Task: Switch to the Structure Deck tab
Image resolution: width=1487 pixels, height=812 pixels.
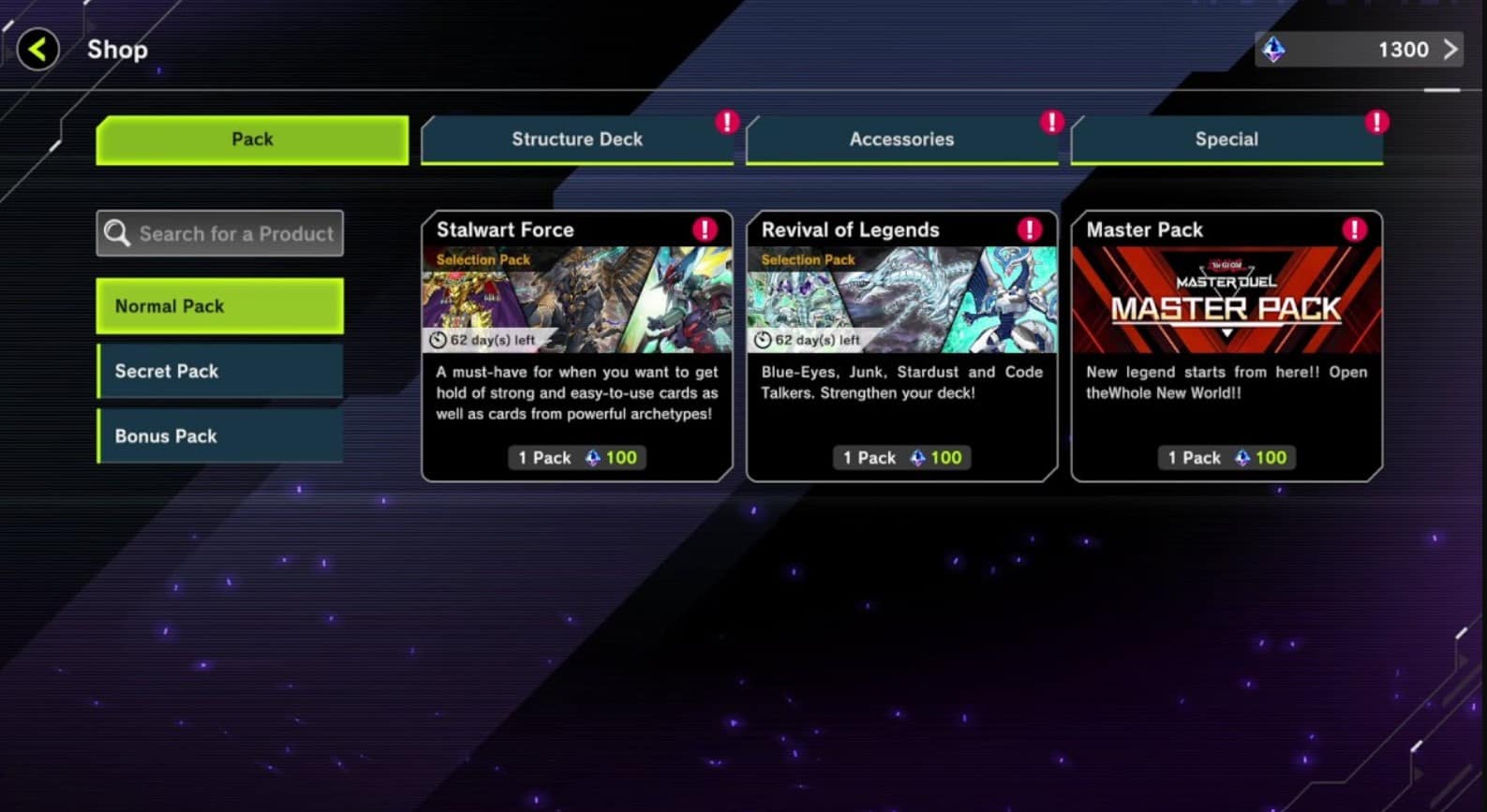Action: coord(576,139)
